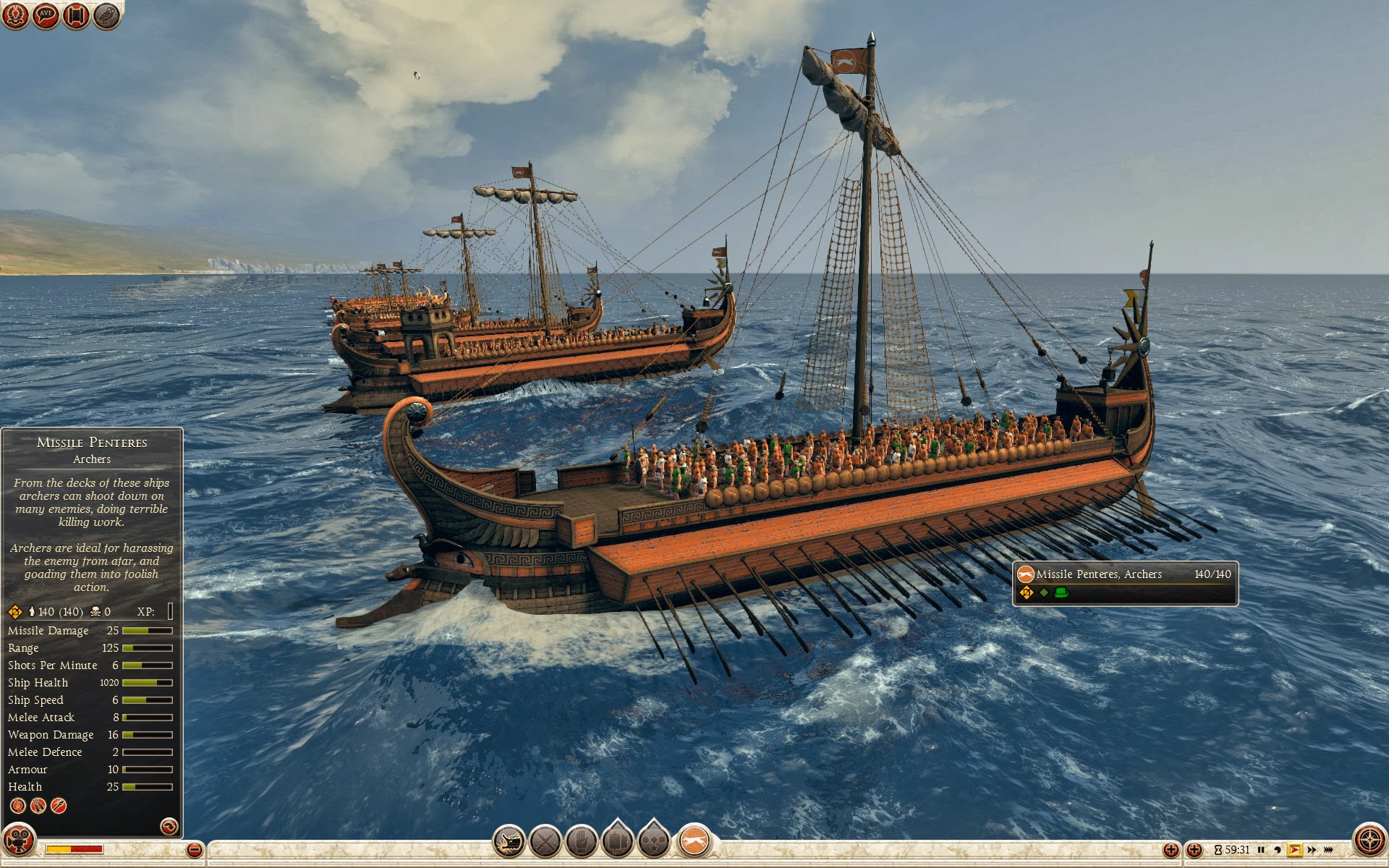Open the compass tactical map button

tap(1369, 841)
